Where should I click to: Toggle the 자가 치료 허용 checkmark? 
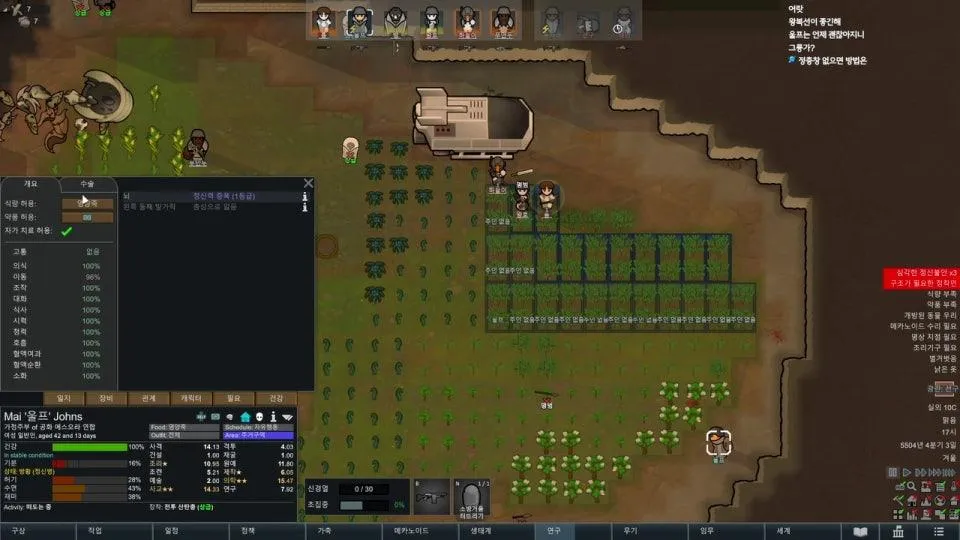(67, 231)
